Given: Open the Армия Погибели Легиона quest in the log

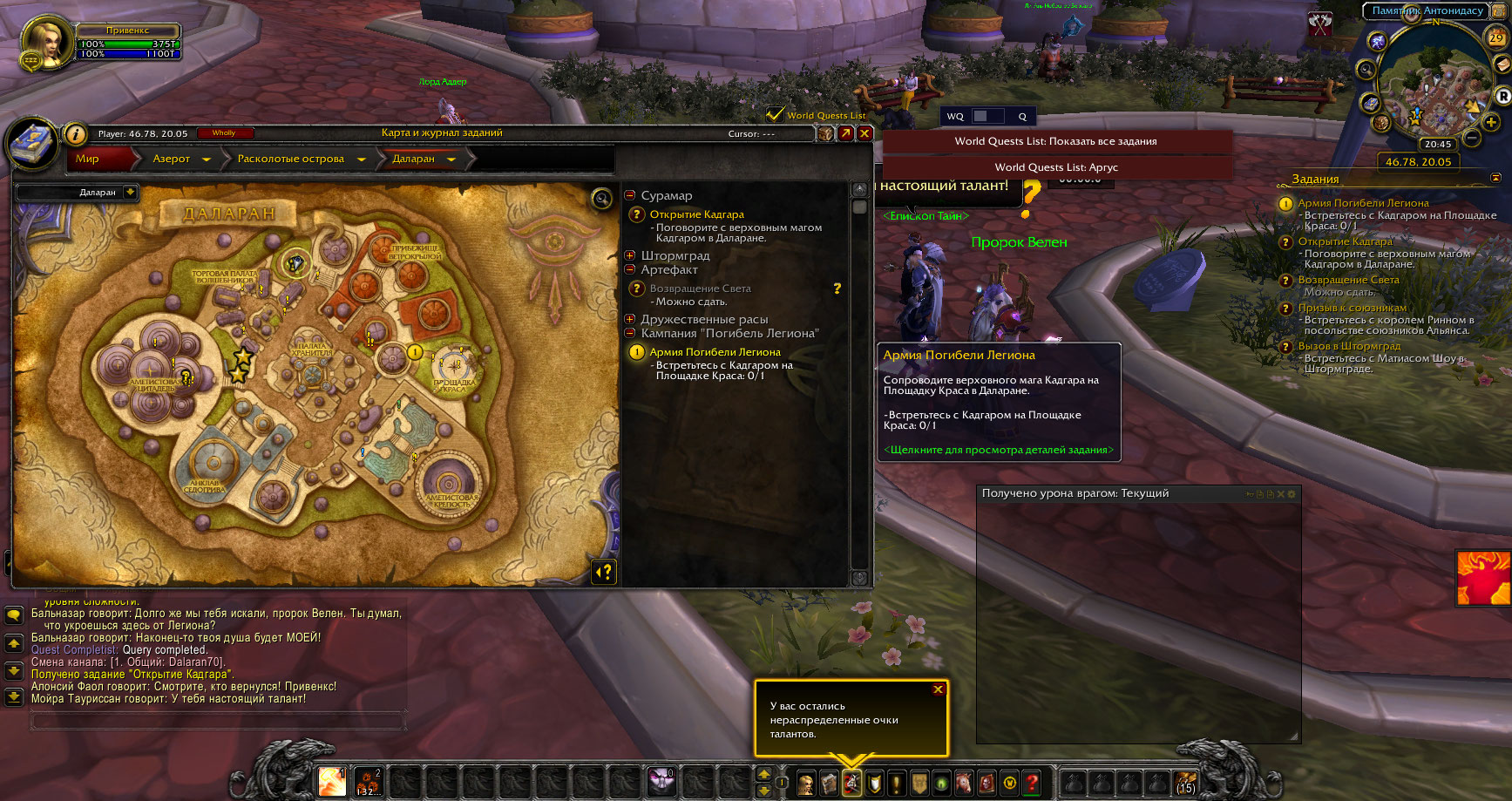Looking at the screenshot, I should (x=715, y=352).
